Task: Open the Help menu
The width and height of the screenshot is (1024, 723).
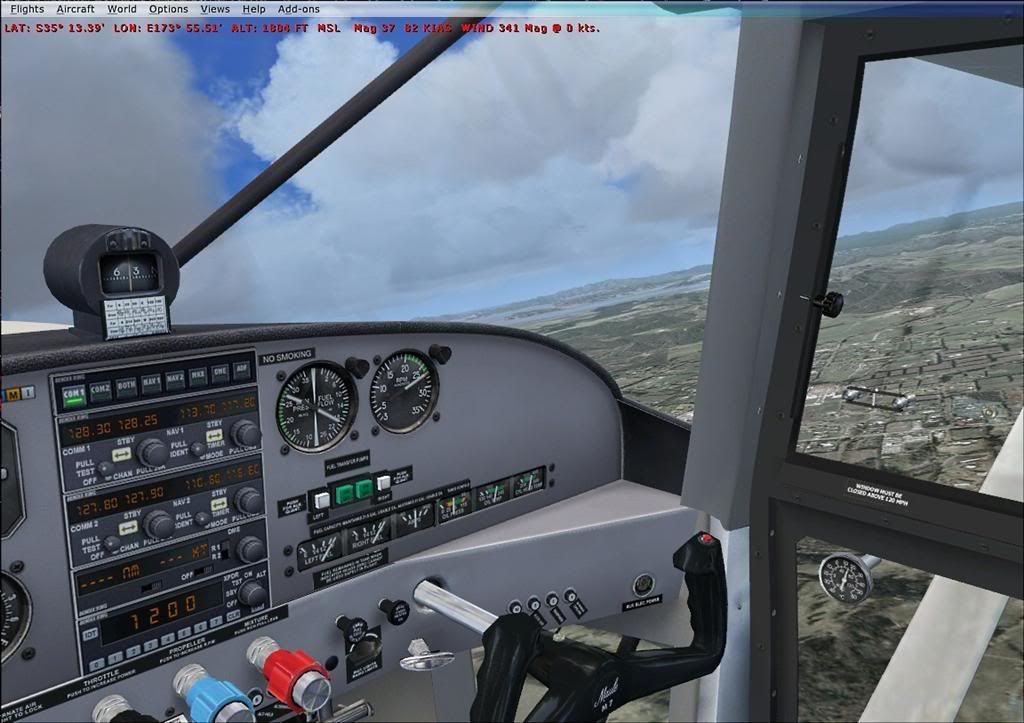Action: click(254, 9)
